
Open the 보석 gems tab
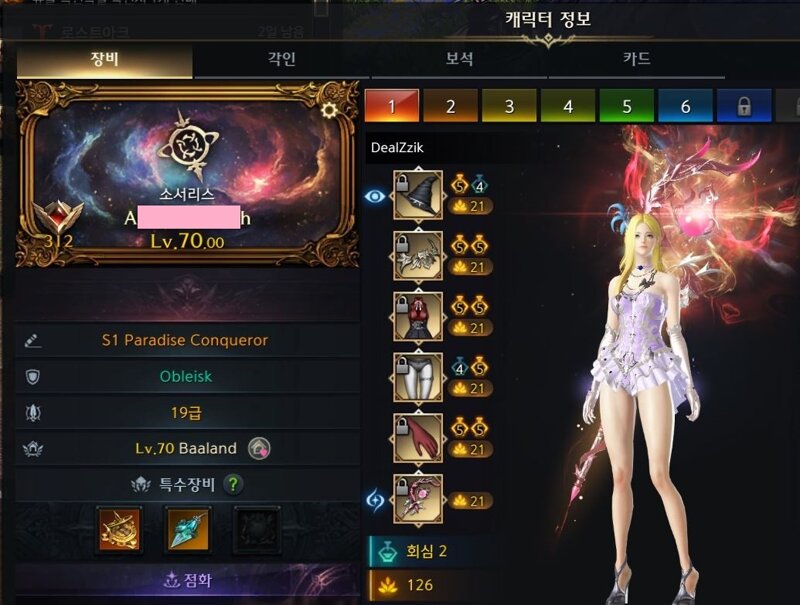(460, 60)
